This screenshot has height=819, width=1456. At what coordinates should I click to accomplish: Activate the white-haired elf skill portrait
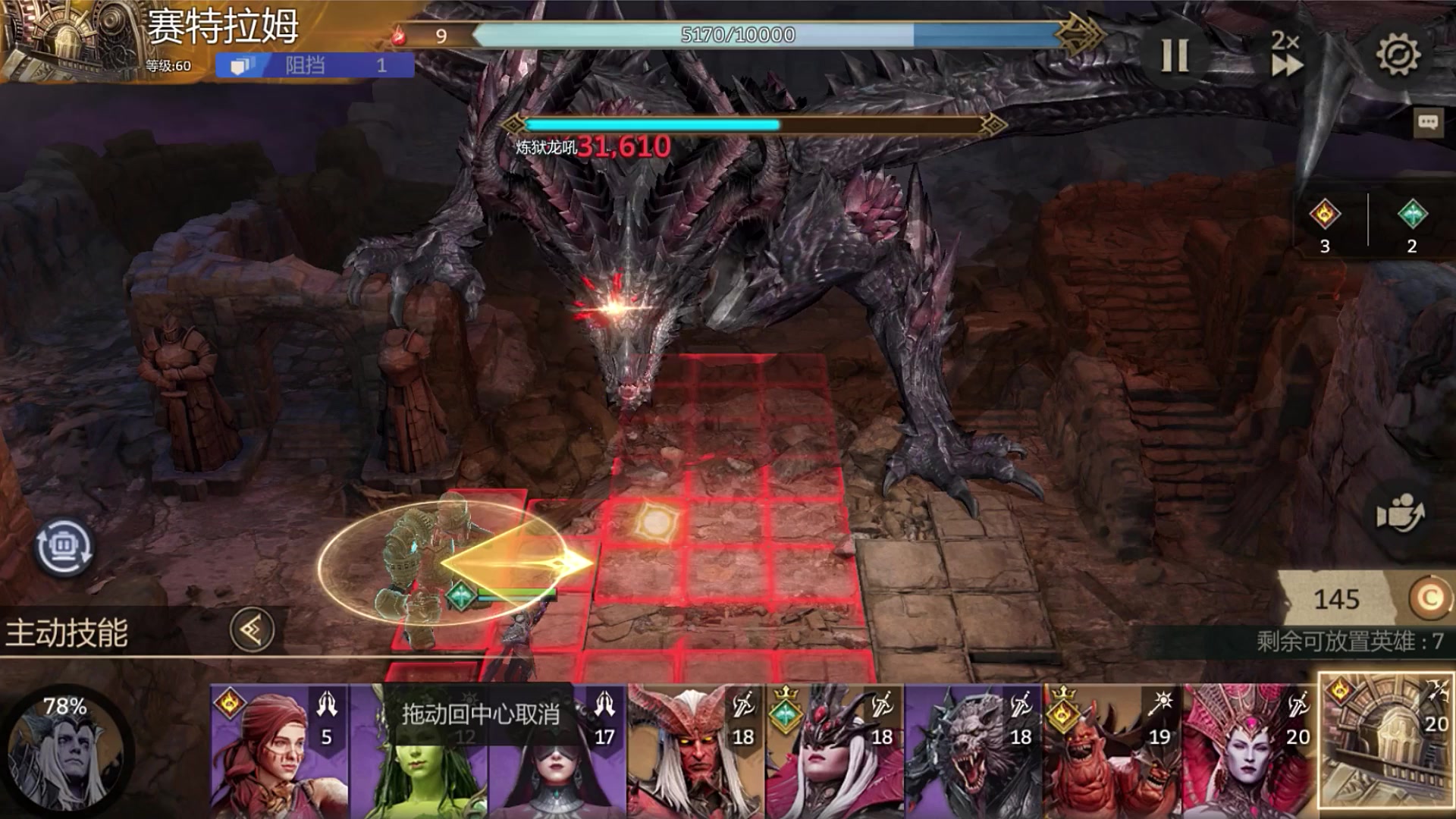tap(66, 751)
